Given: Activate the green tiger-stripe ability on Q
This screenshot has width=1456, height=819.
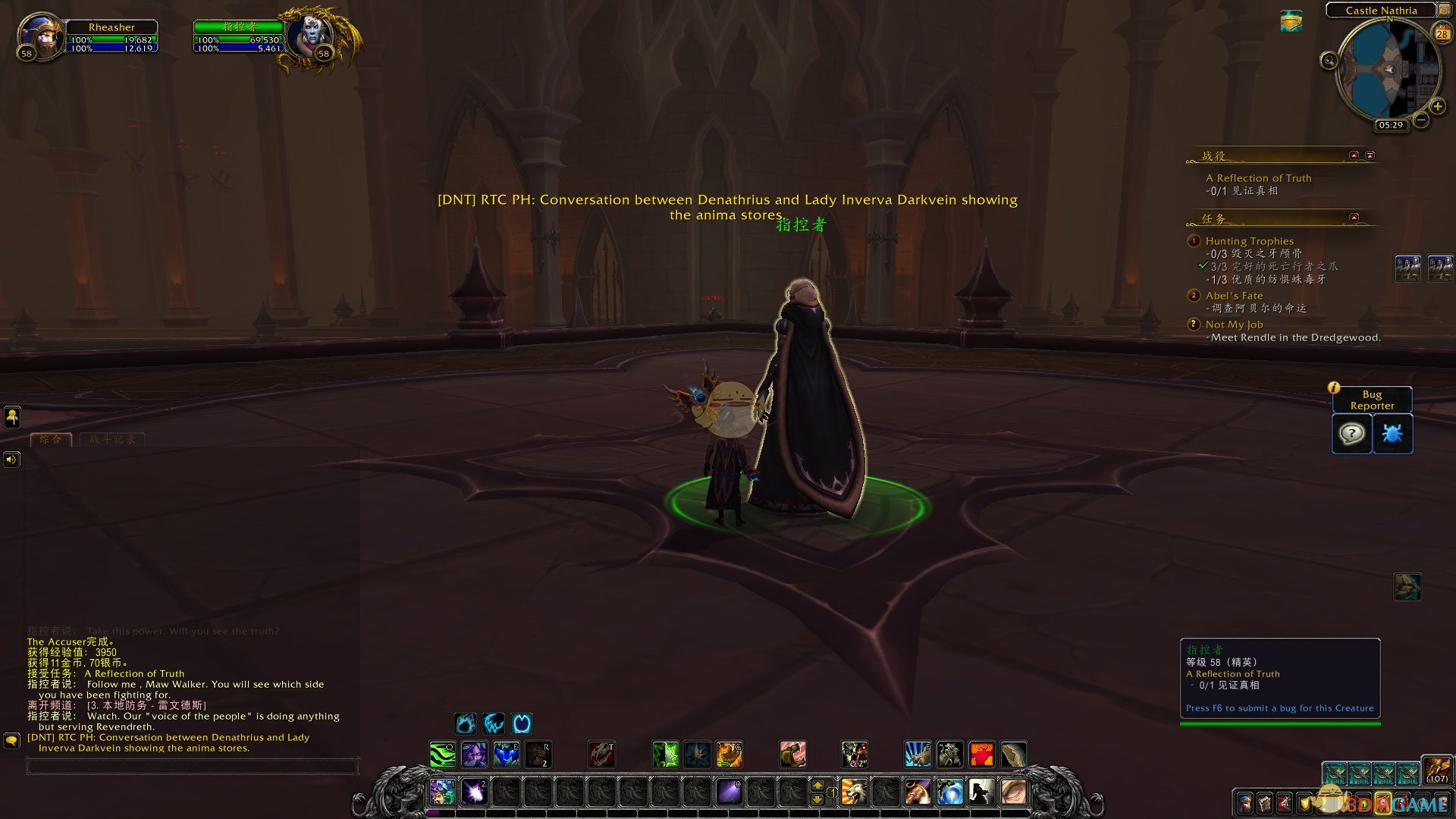Looking at the screenshot, I should tap(443, 755).
